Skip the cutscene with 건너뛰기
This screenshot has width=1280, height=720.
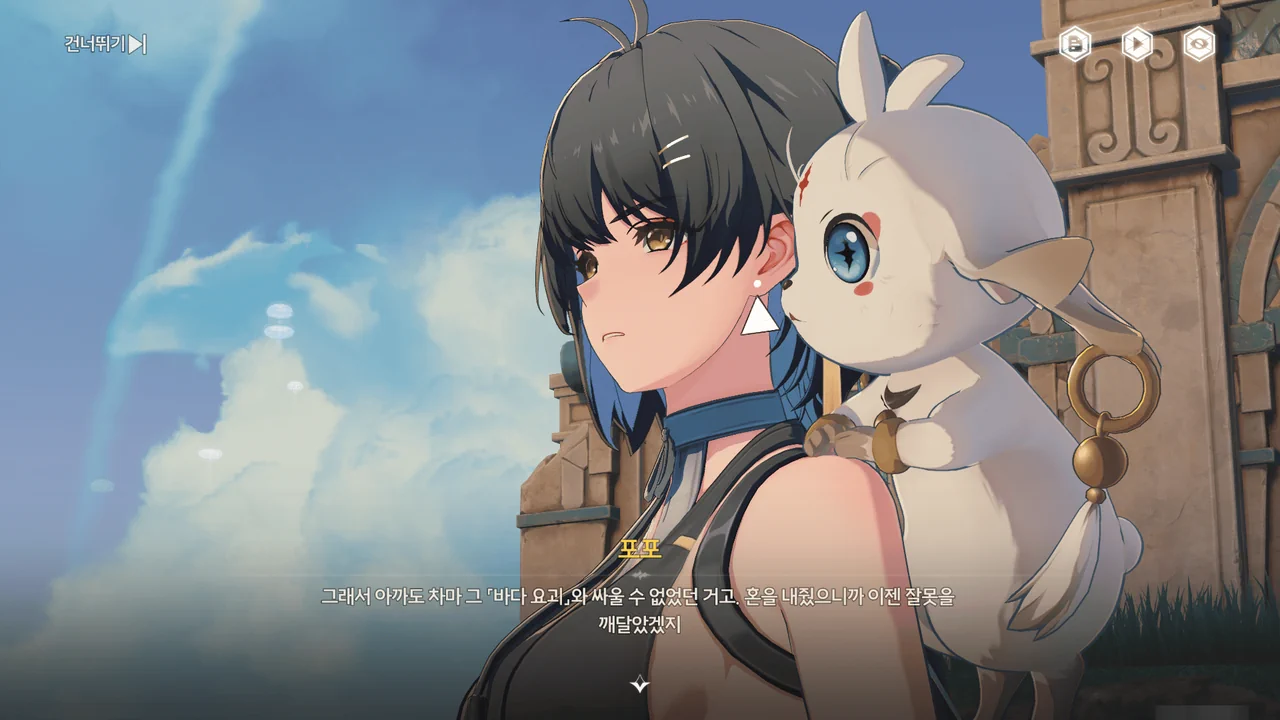click(x=105, y=44)
